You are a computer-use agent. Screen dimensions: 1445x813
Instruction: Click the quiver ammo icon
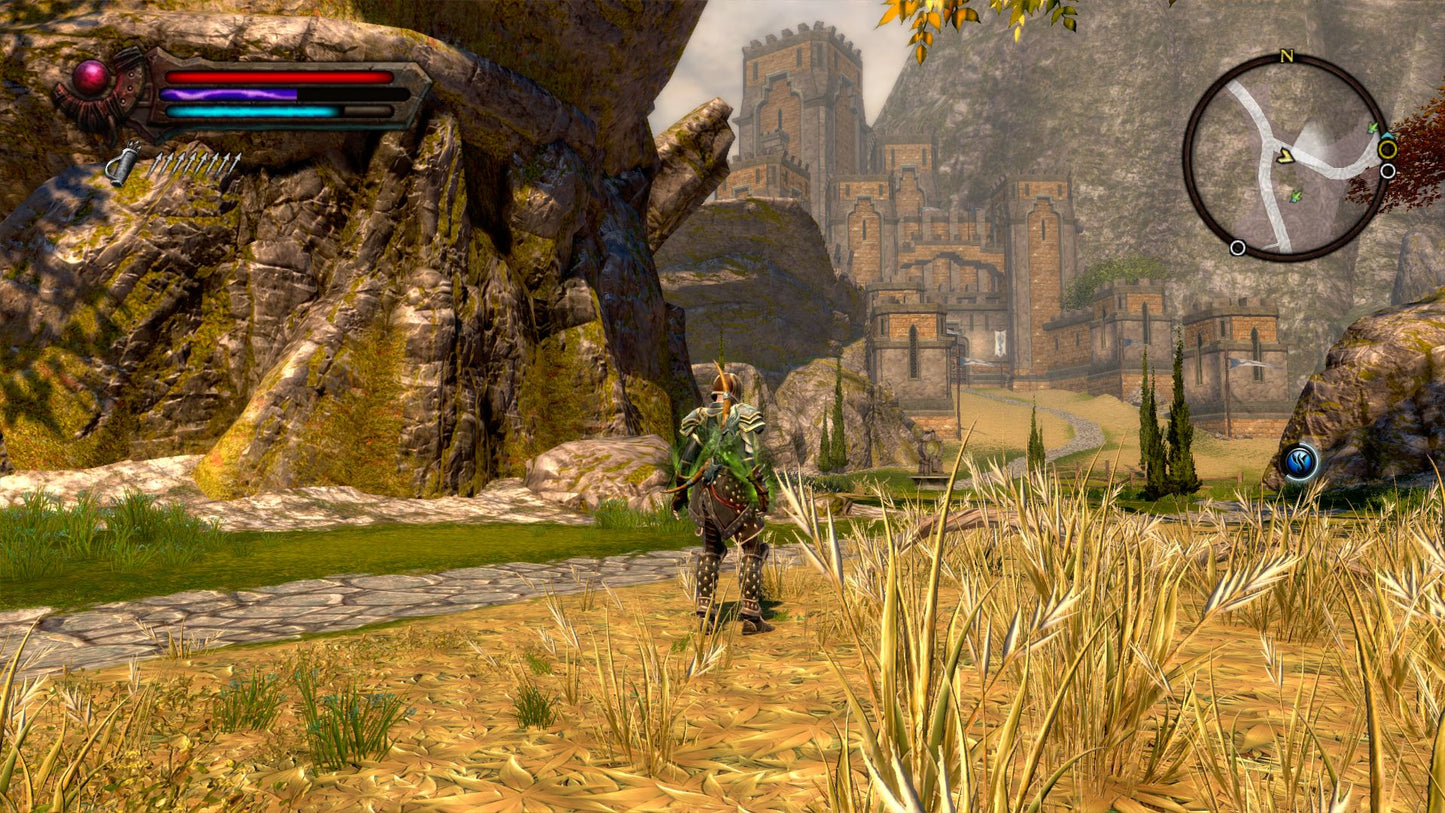tap(125, 161)
